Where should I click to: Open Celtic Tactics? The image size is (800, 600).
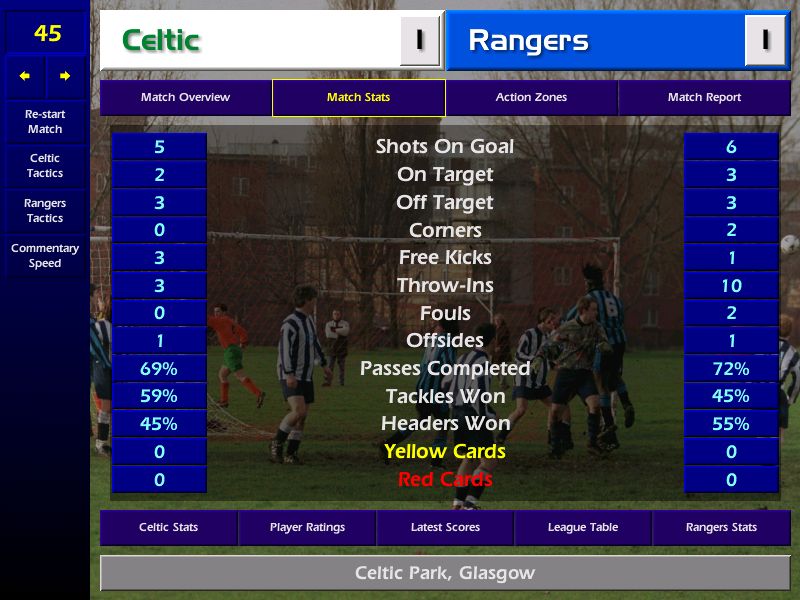point(45,166)
